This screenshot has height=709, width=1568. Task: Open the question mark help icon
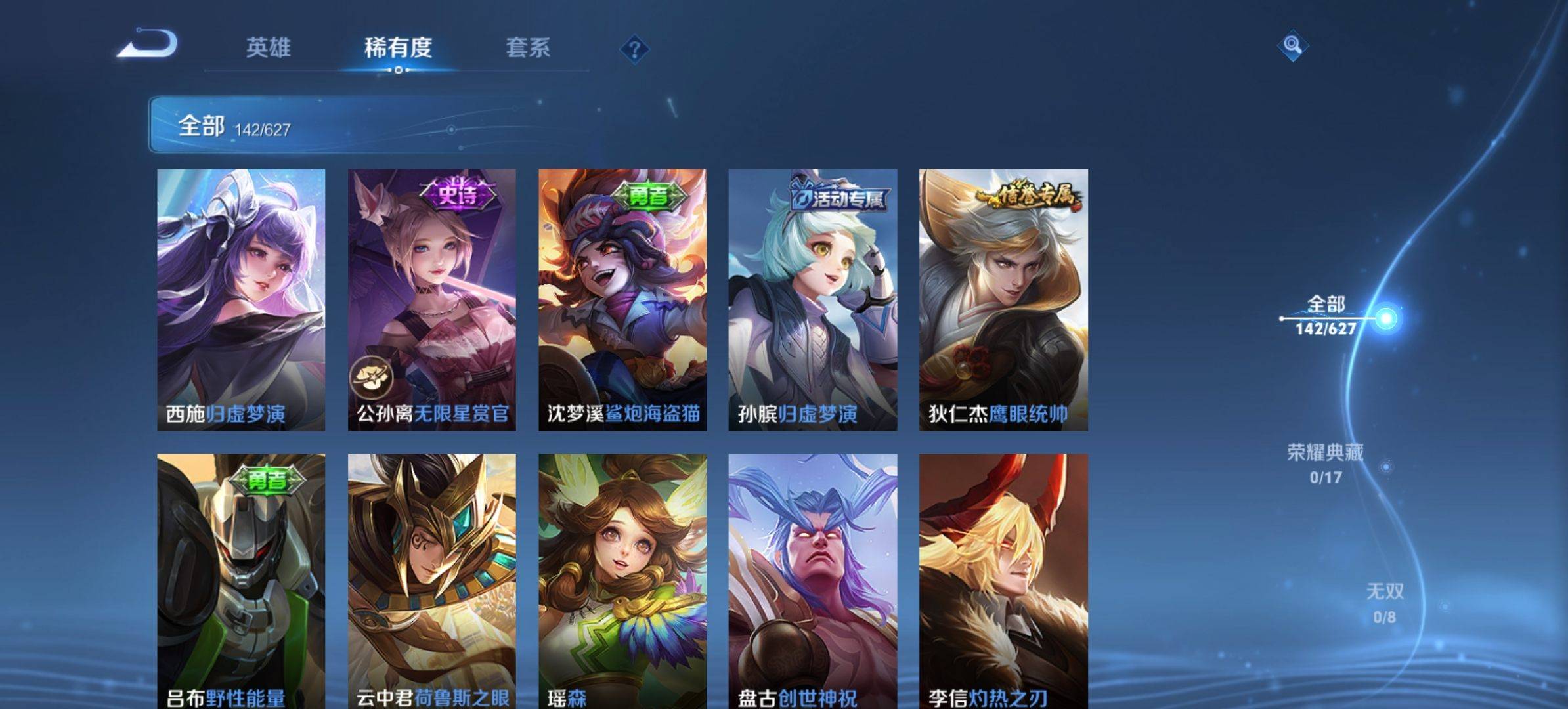click(634, 49)
